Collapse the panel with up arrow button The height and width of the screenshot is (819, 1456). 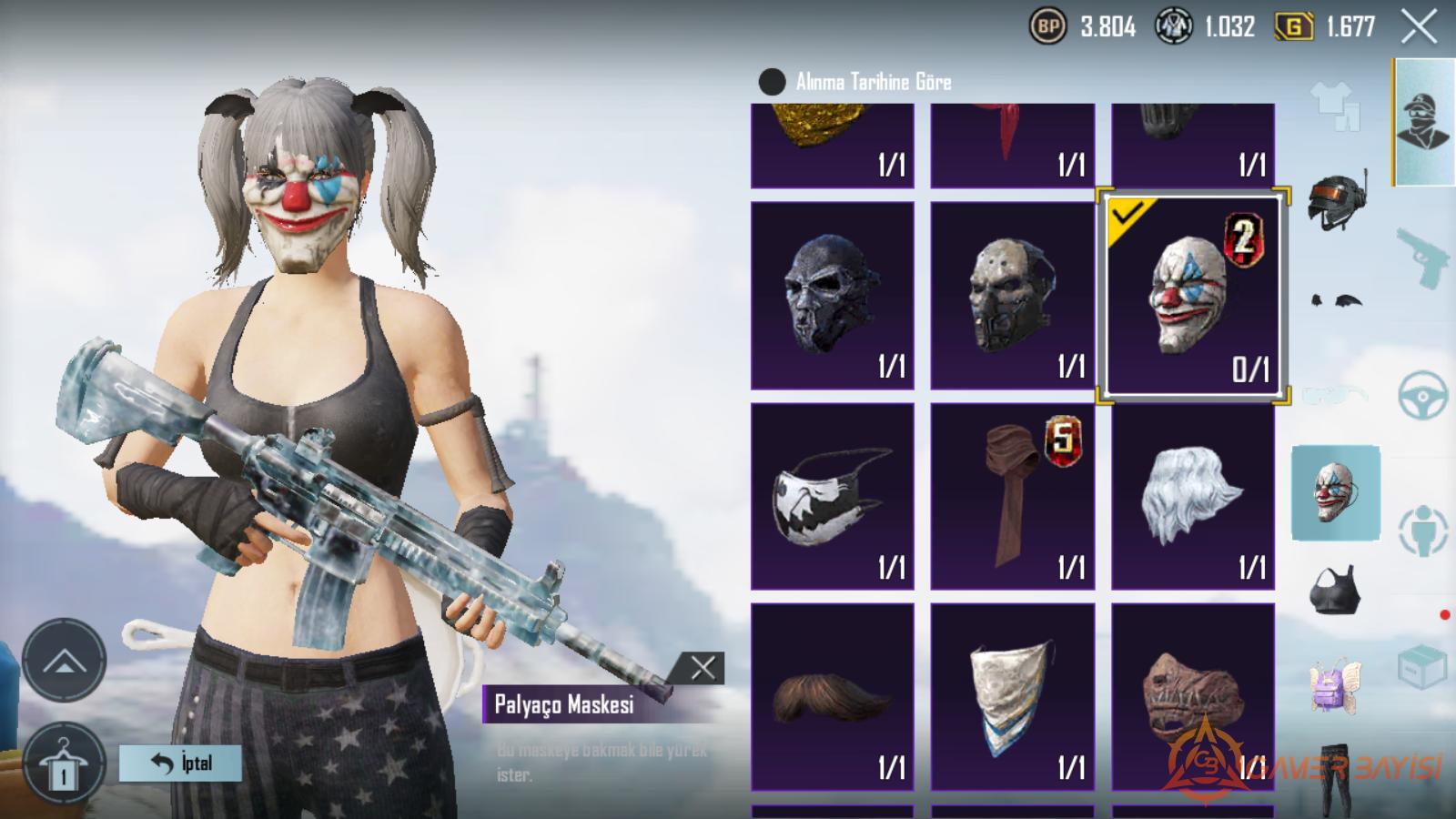(x=64, y=661)
